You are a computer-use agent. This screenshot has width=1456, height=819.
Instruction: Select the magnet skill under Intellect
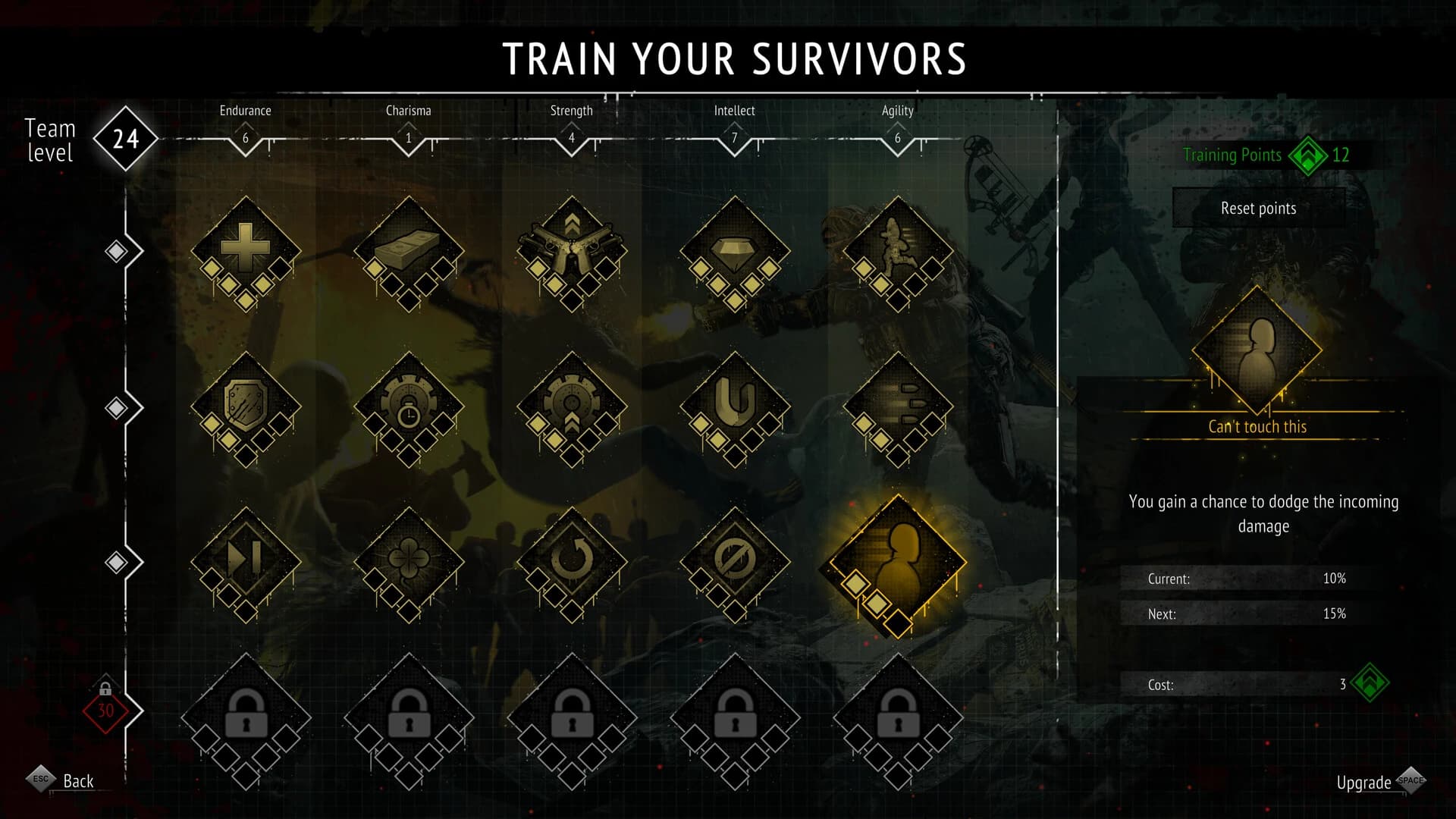(x=734, y=406)
